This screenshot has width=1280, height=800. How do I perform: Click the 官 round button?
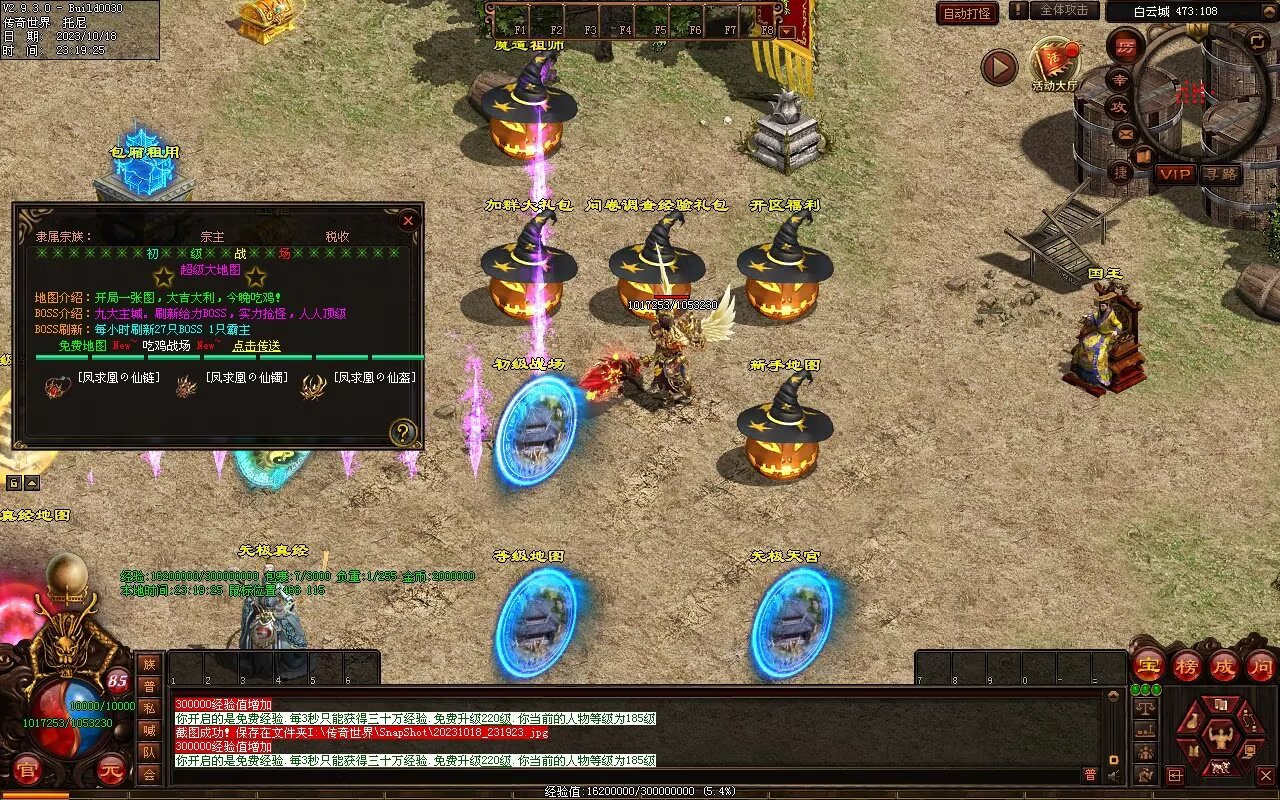27,771
